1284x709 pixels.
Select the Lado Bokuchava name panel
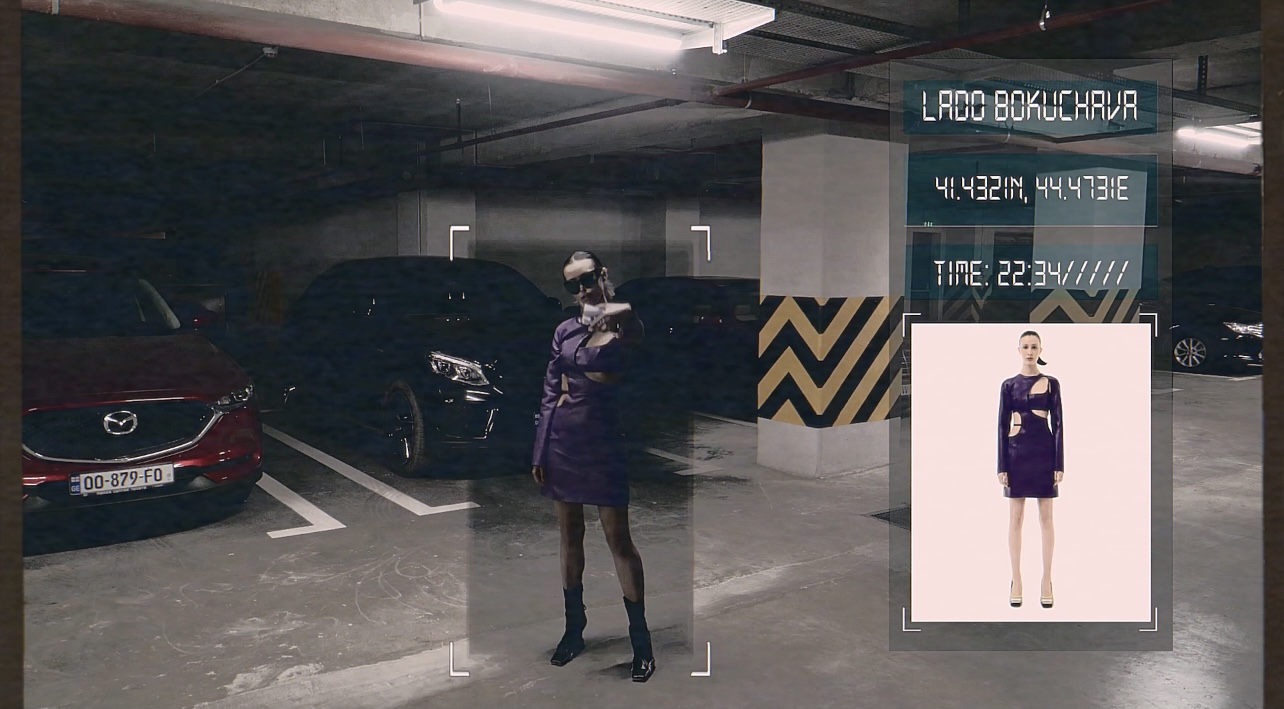click(x=1030, y=107)
